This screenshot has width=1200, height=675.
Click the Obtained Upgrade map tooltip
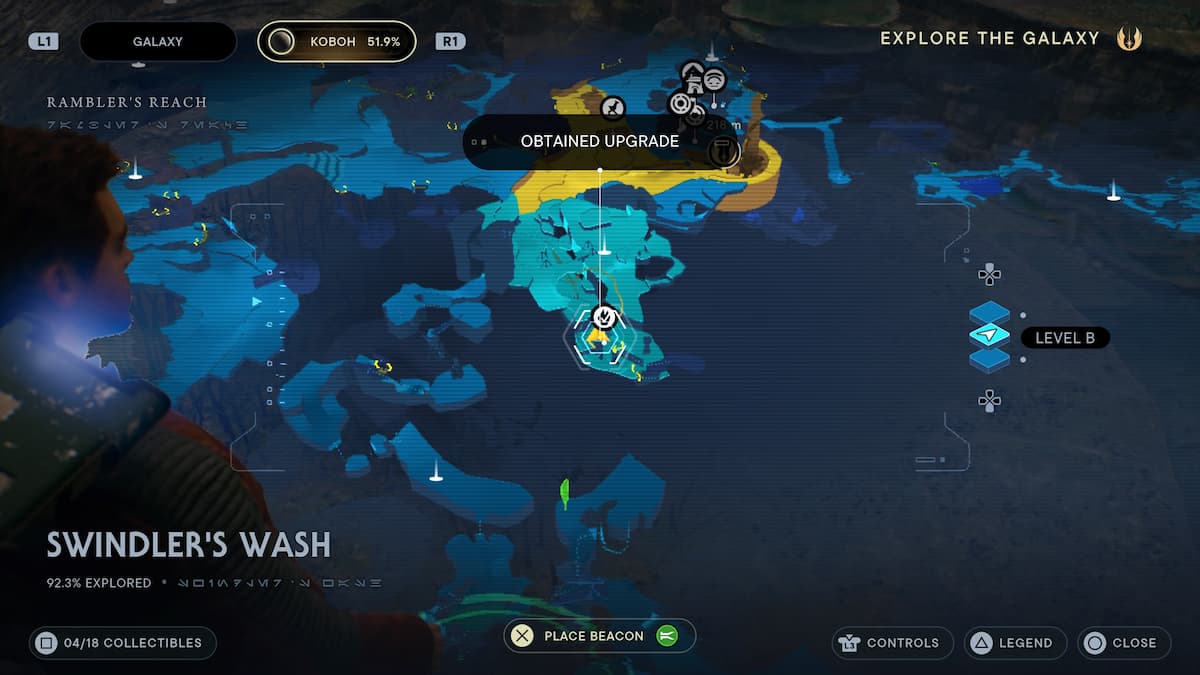click(599, 141)
